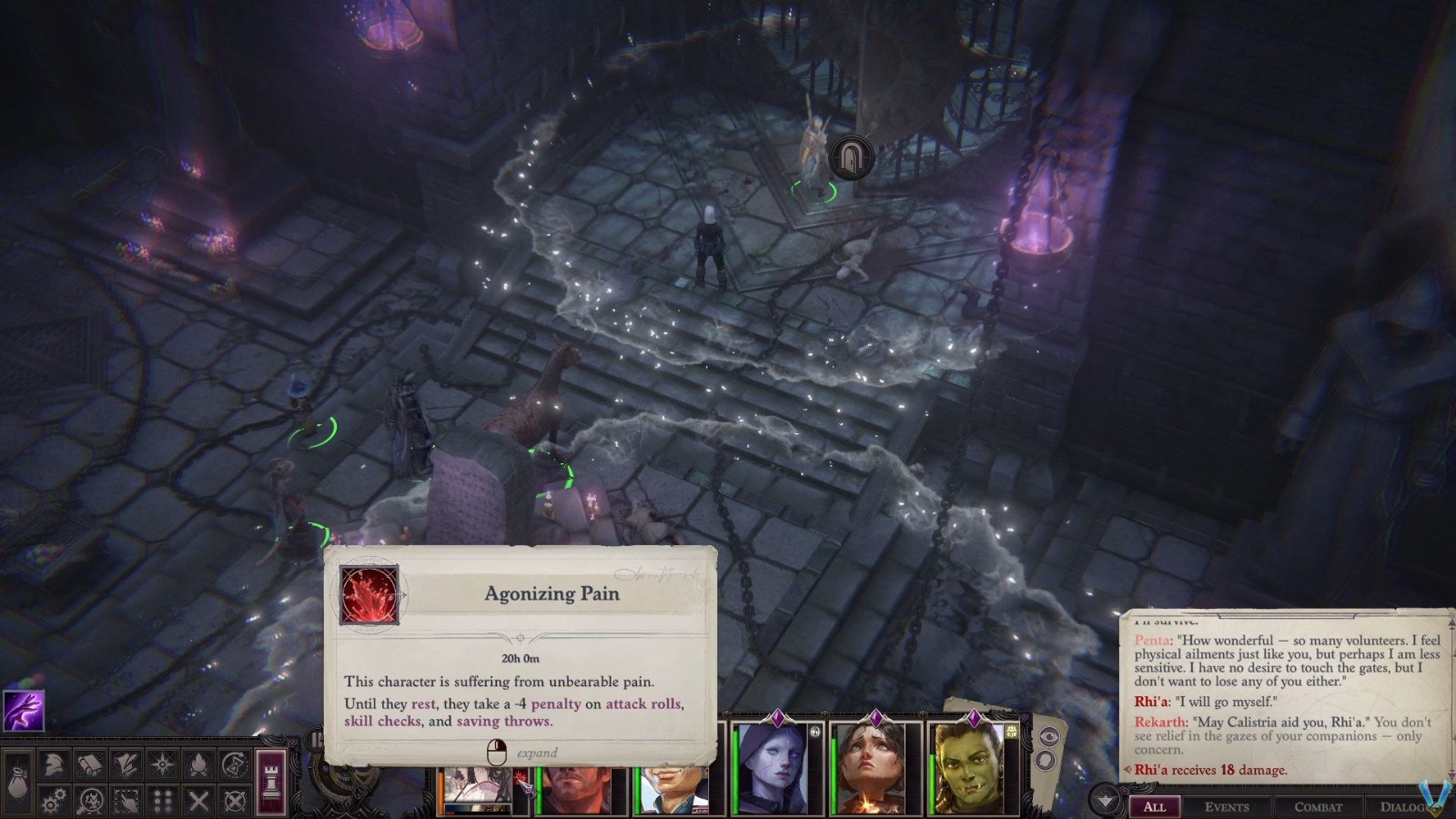
Task: Switch to the Events log tab
Action: [1228, 807]
